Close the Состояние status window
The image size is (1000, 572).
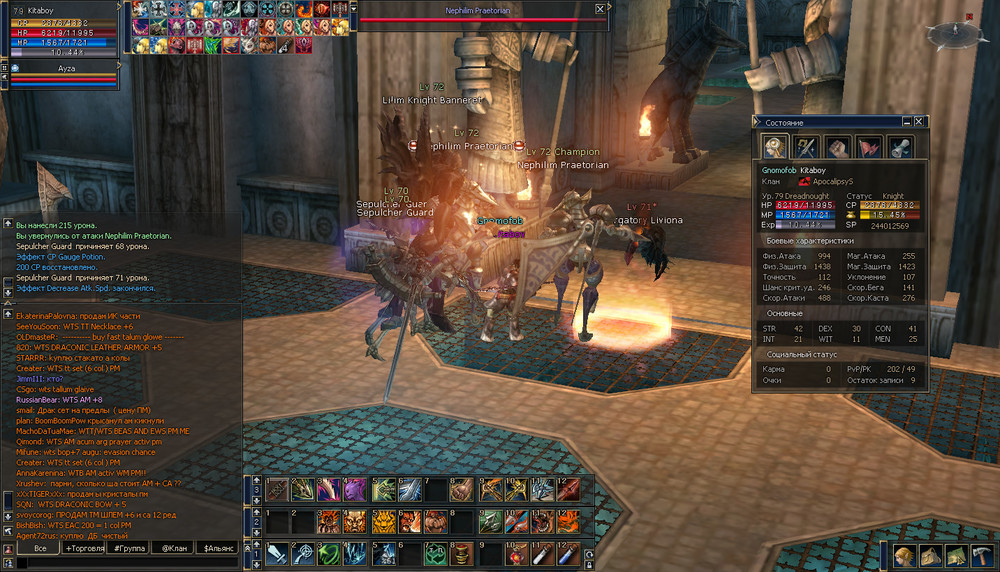919,122
